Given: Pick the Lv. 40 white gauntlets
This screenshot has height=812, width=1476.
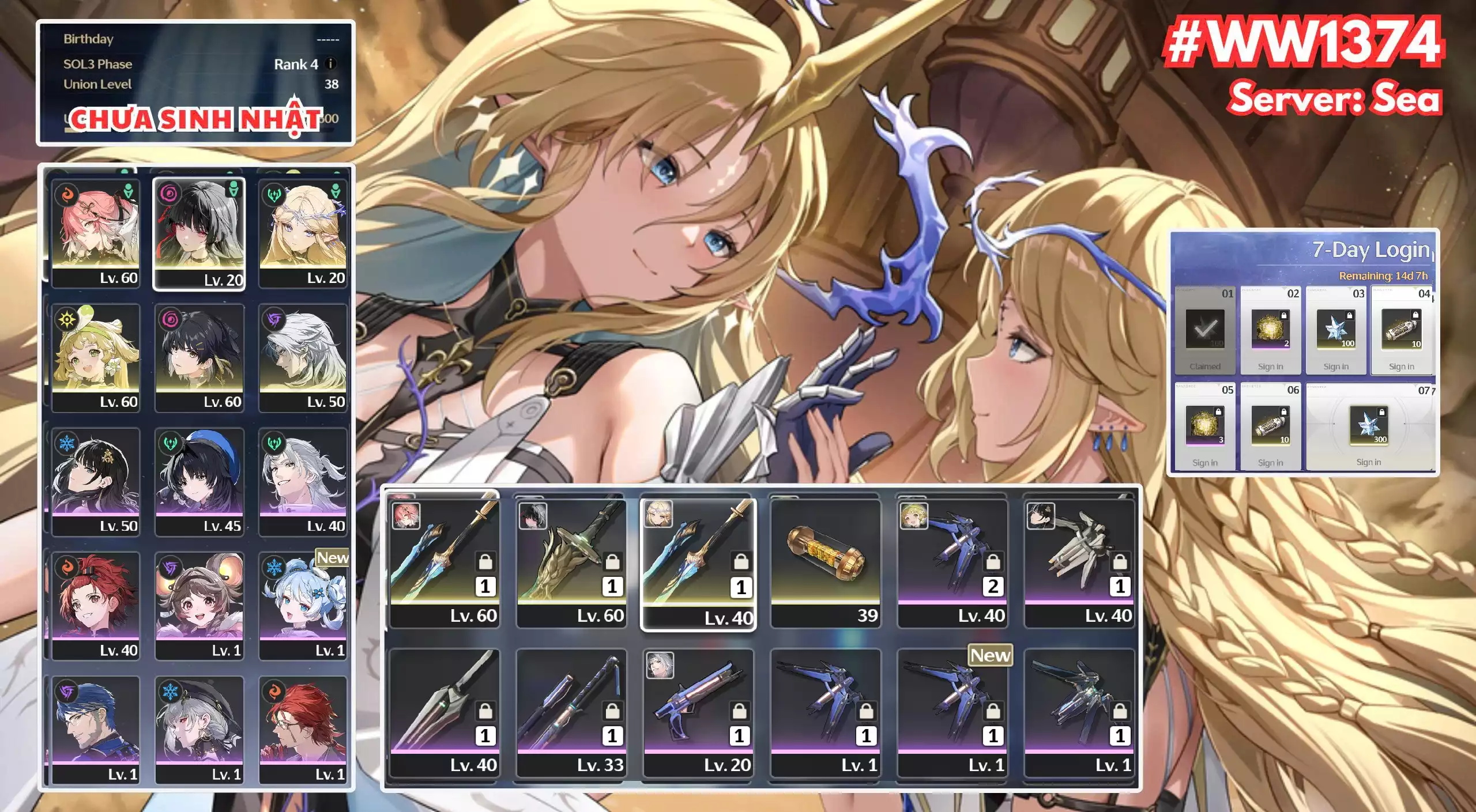Looking at the screenshot, I should [x=1079, y=563].
